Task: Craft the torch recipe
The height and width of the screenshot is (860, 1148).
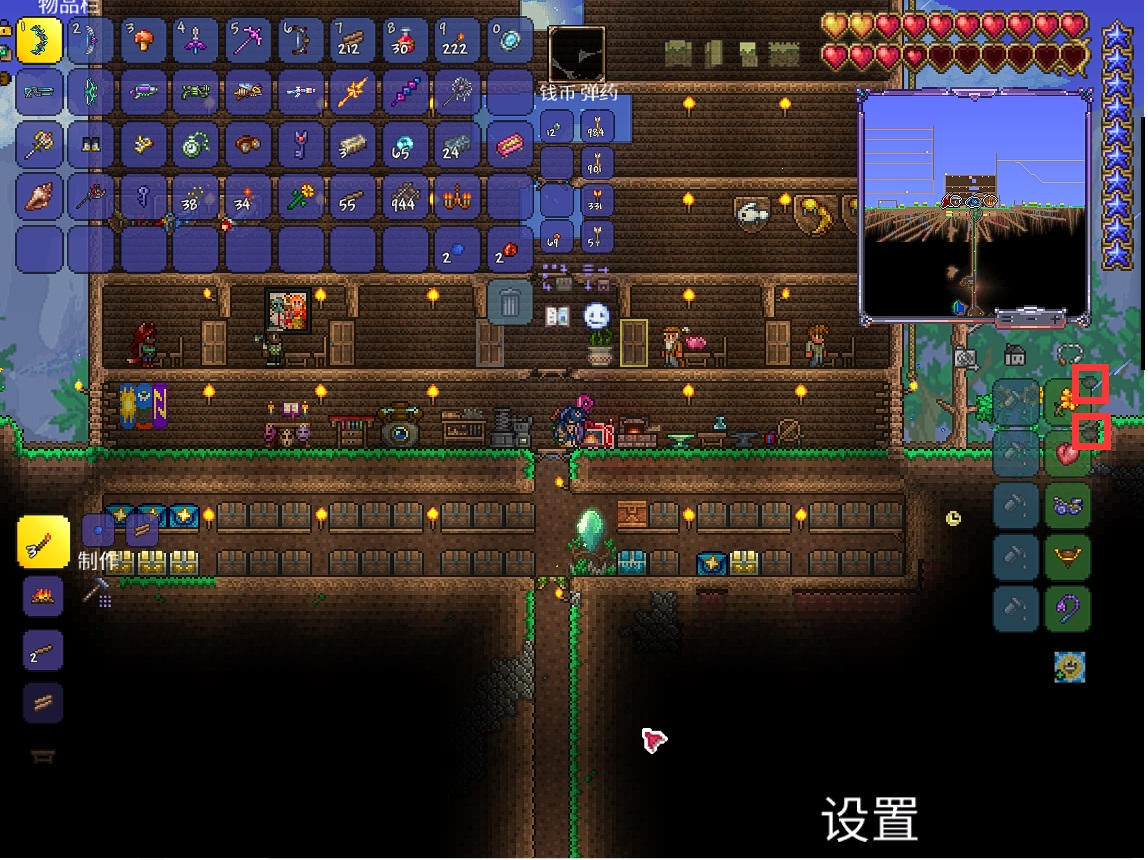Action: coord(43,543)
